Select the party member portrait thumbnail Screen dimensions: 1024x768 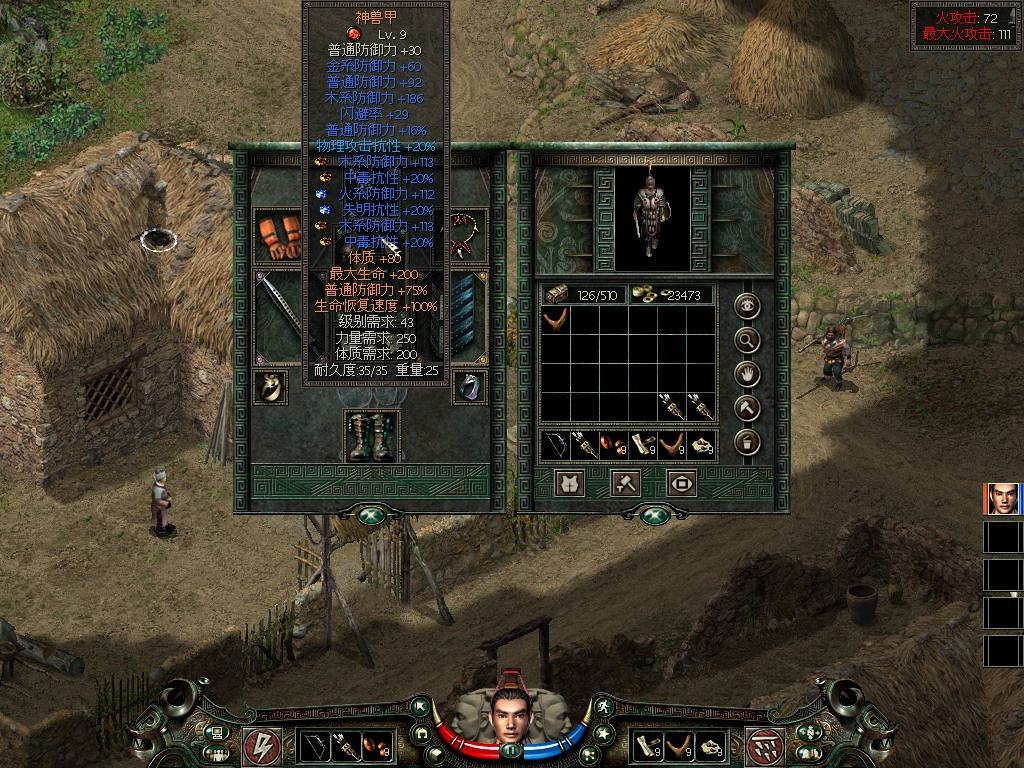pos(1002,499)
